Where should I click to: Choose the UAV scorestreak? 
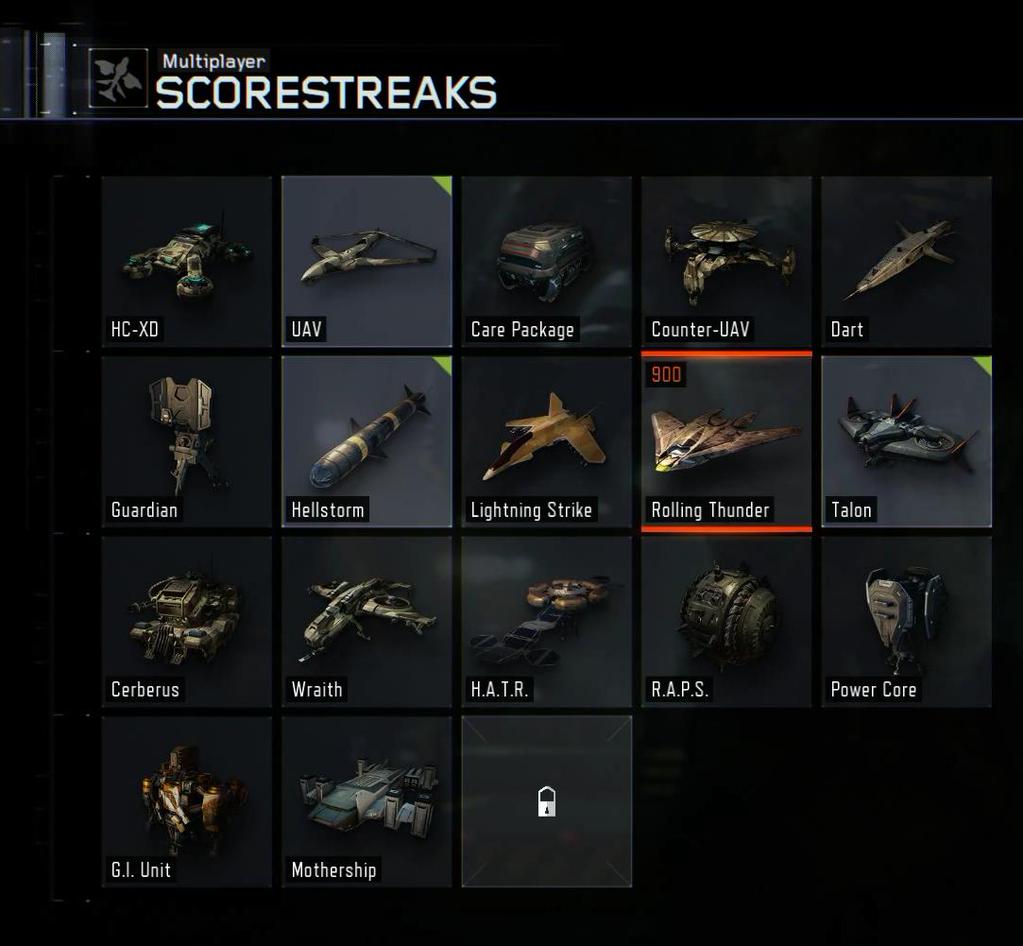(367, 261)
